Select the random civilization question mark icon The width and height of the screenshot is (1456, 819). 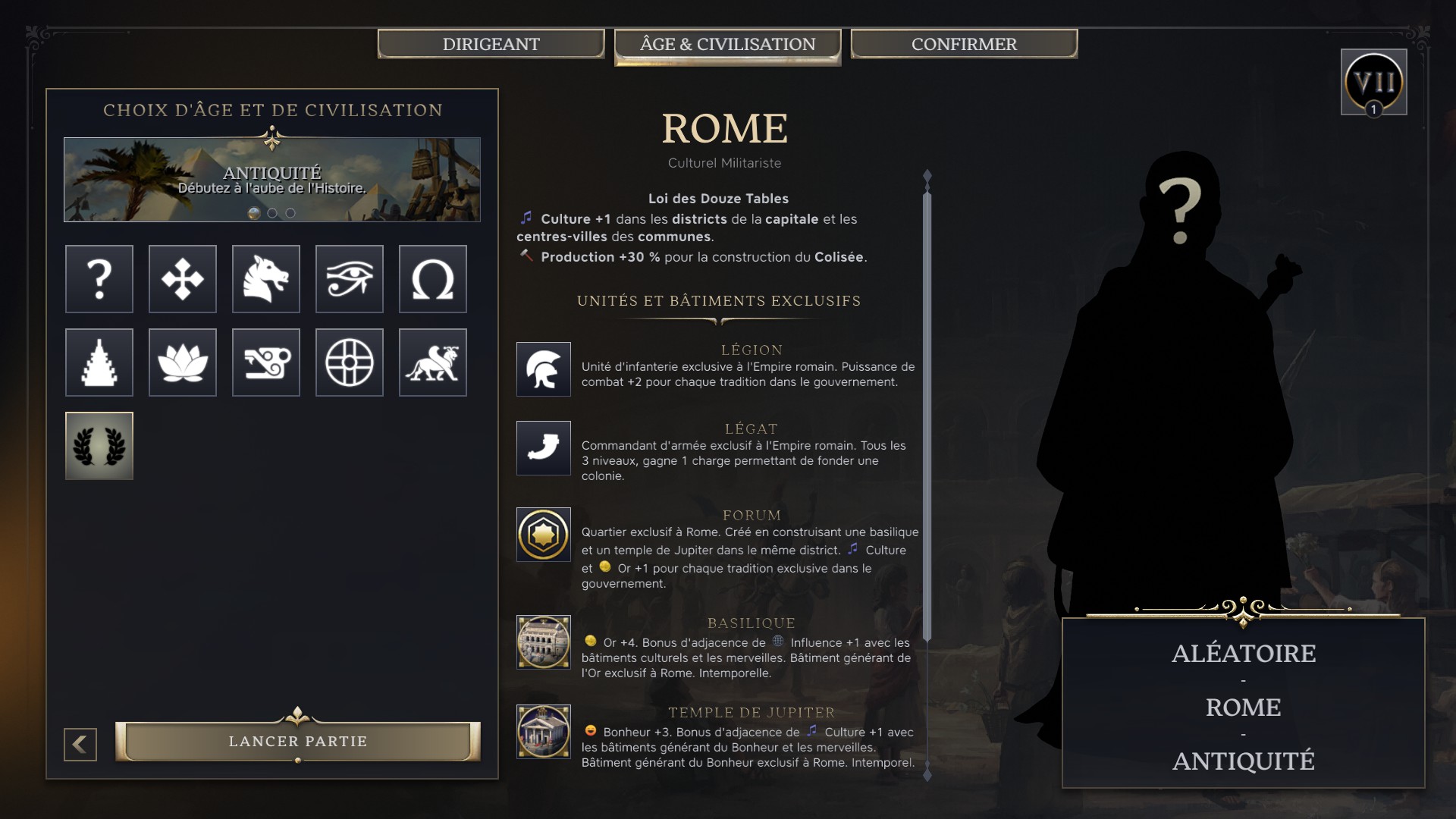tap(99, 279)
